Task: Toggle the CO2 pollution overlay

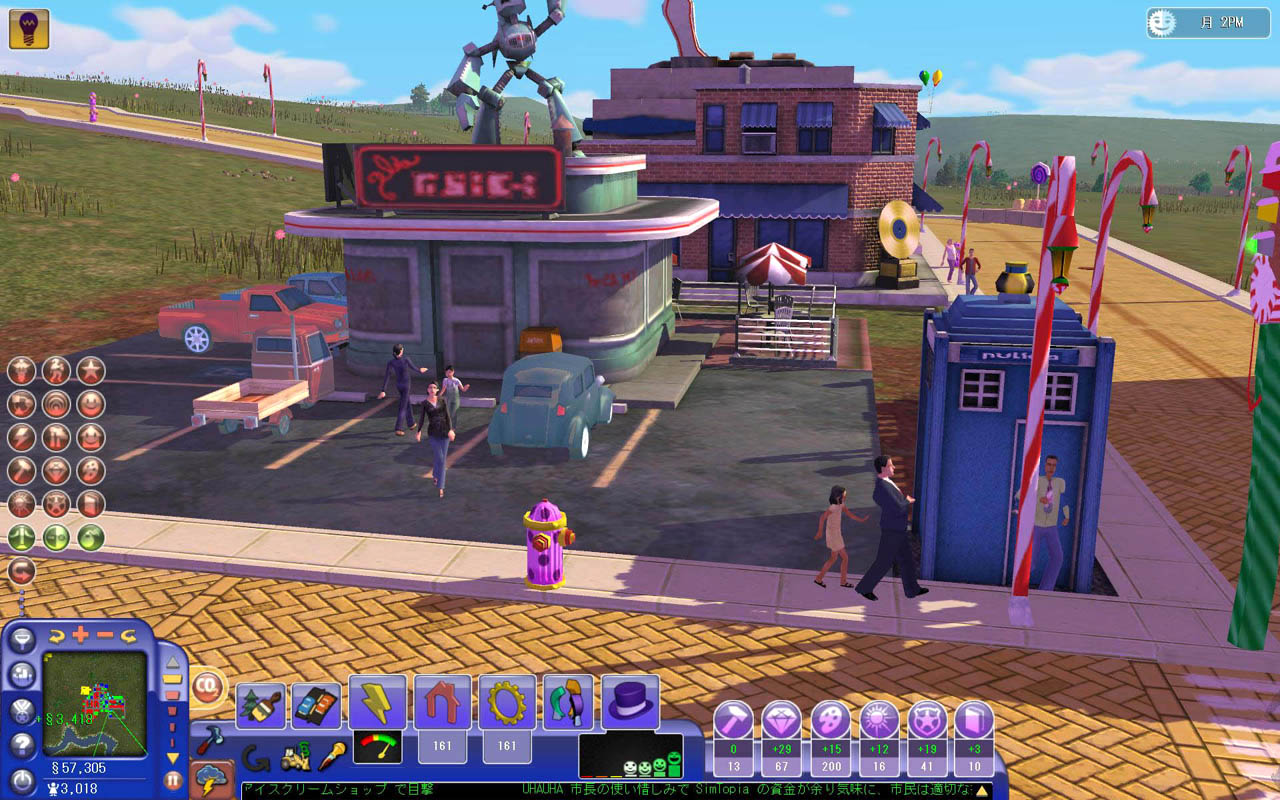Action: click(x=208, y=686)
